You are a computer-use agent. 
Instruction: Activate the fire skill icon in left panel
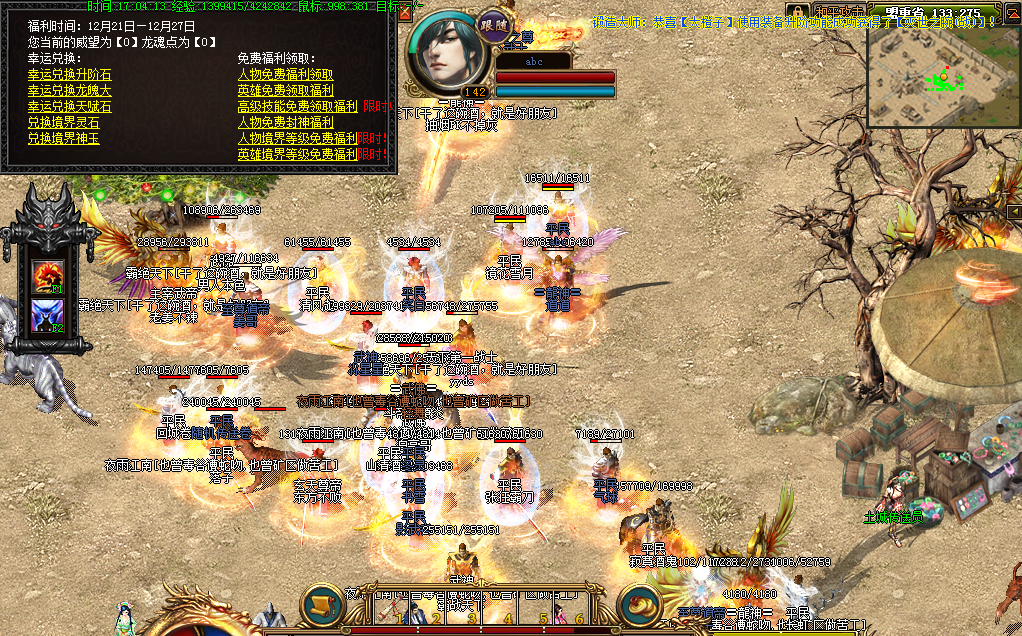(46, 276)
